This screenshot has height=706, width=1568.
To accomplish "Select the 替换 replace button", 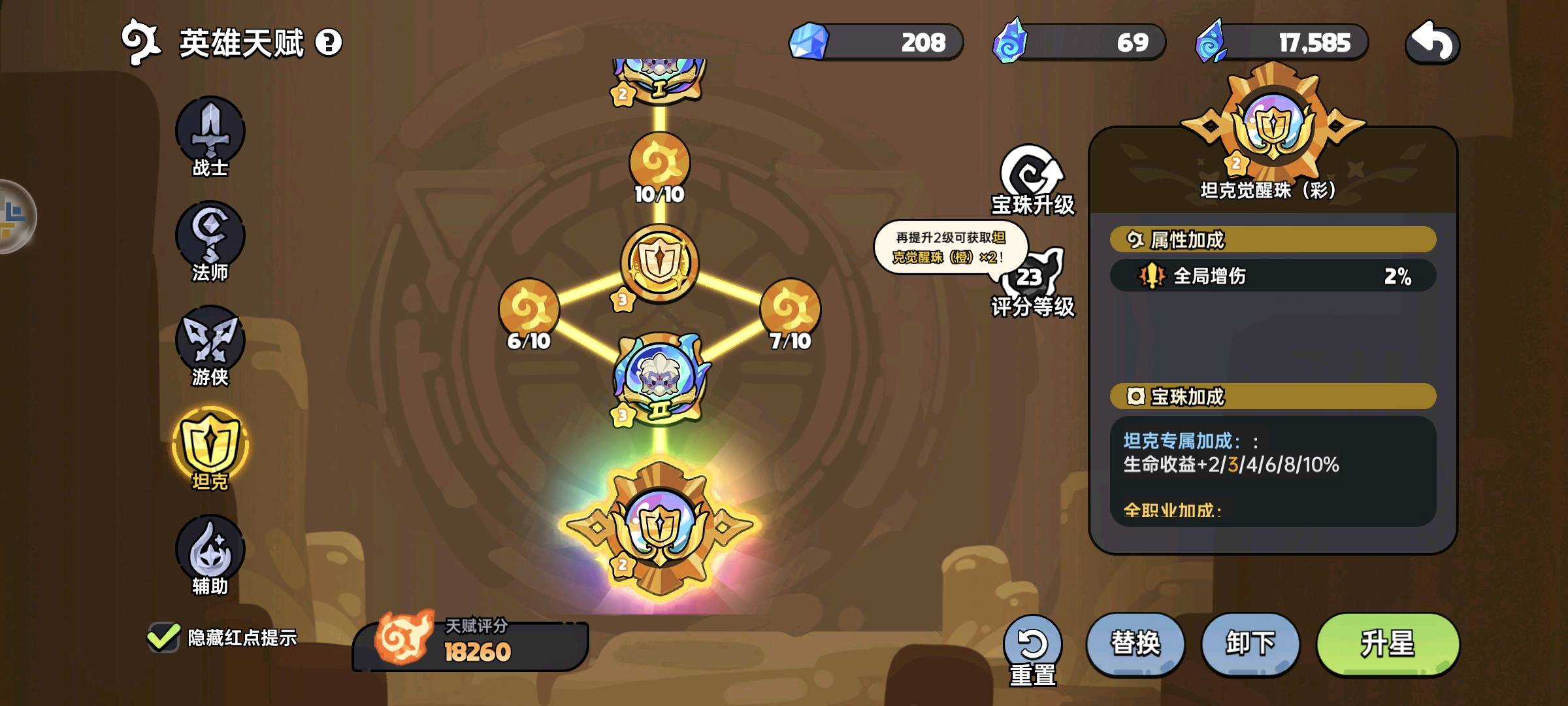I will 1135,643.
